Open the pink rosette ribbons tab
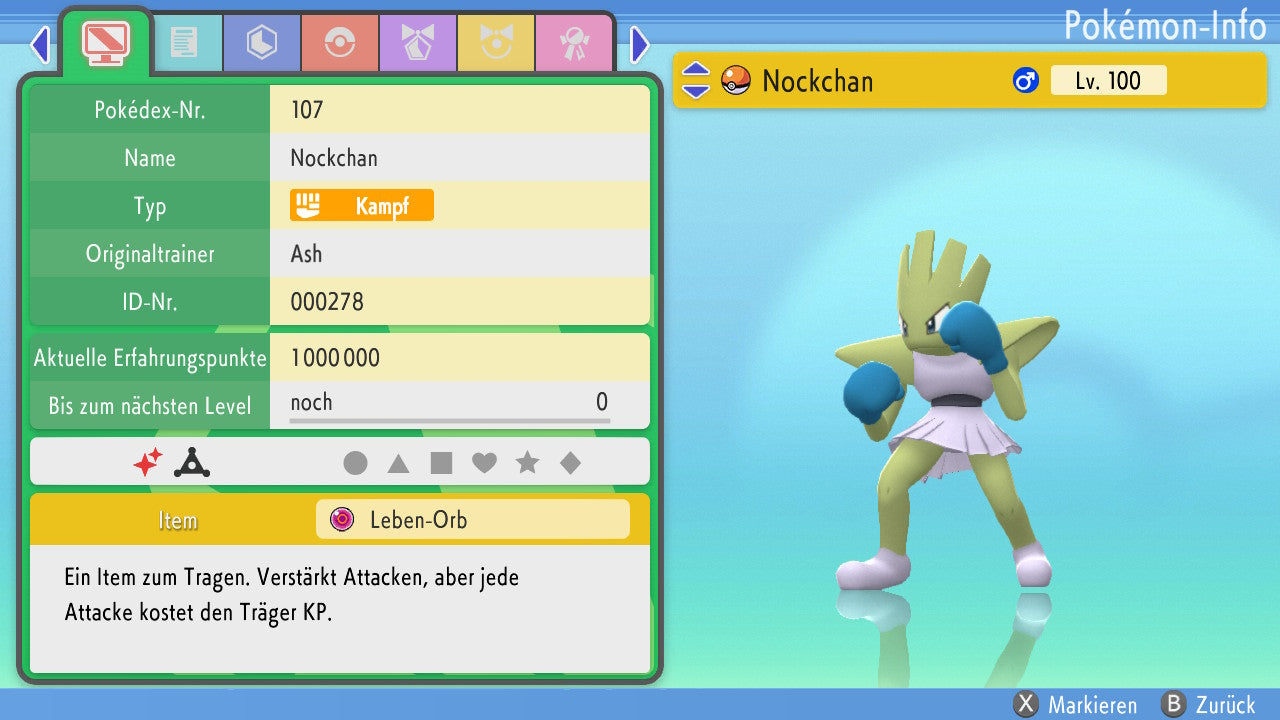 [573, 43]
